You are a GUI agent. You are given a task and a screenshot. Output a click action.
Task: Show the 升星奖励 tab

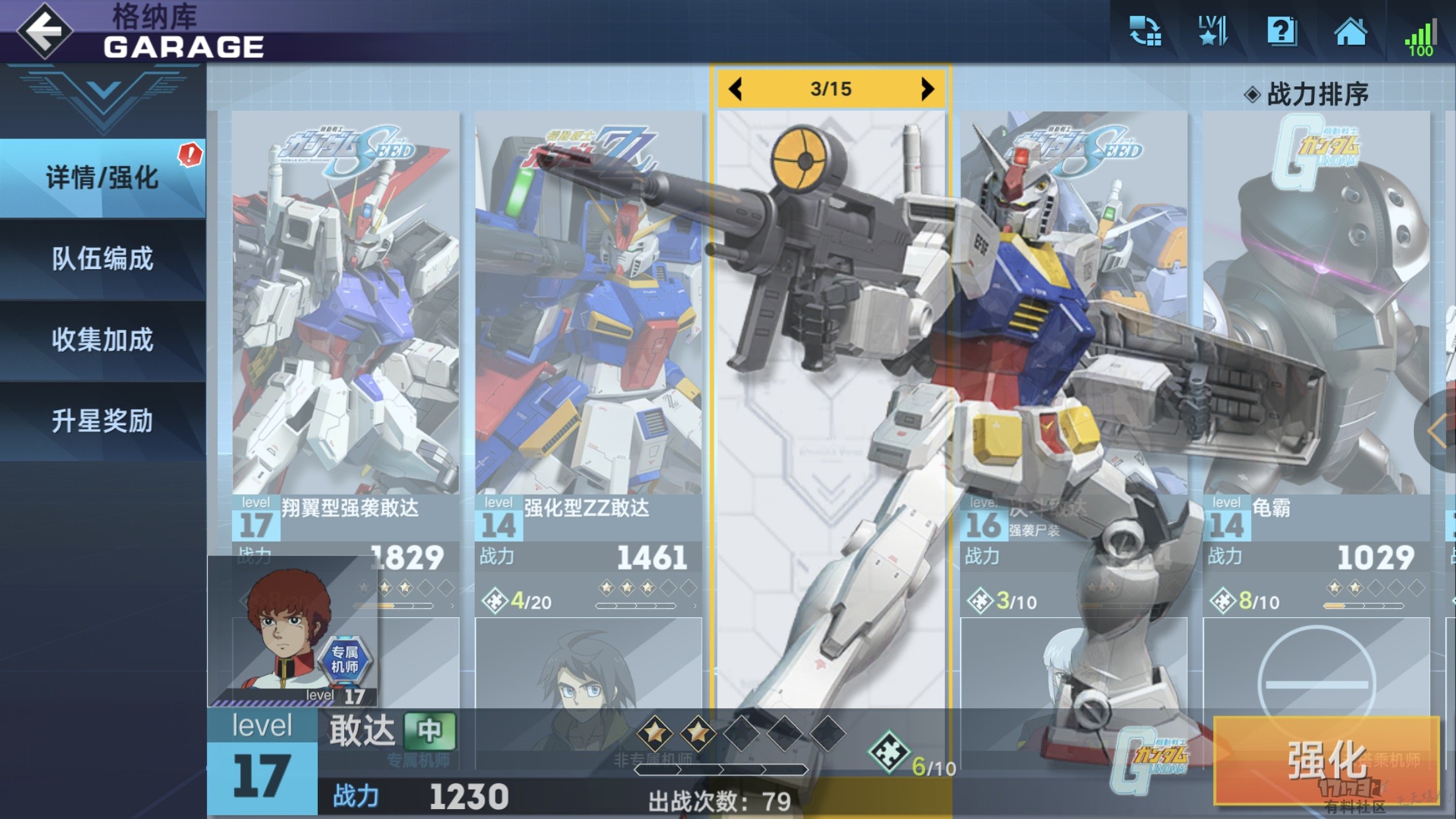(x=102, y=421)
